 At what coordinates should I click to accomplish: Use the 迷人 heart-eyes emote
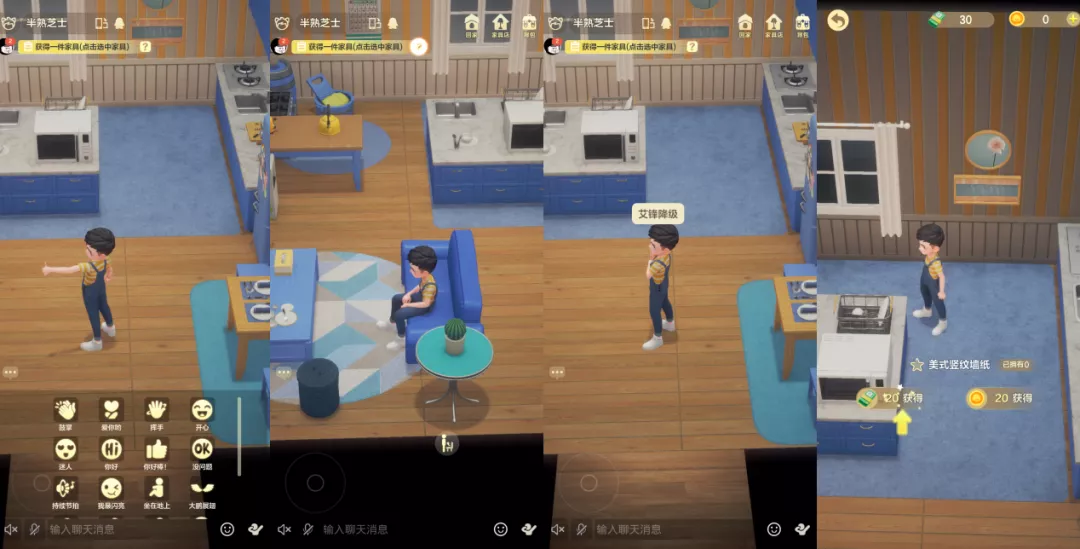(x=65, y=449)
